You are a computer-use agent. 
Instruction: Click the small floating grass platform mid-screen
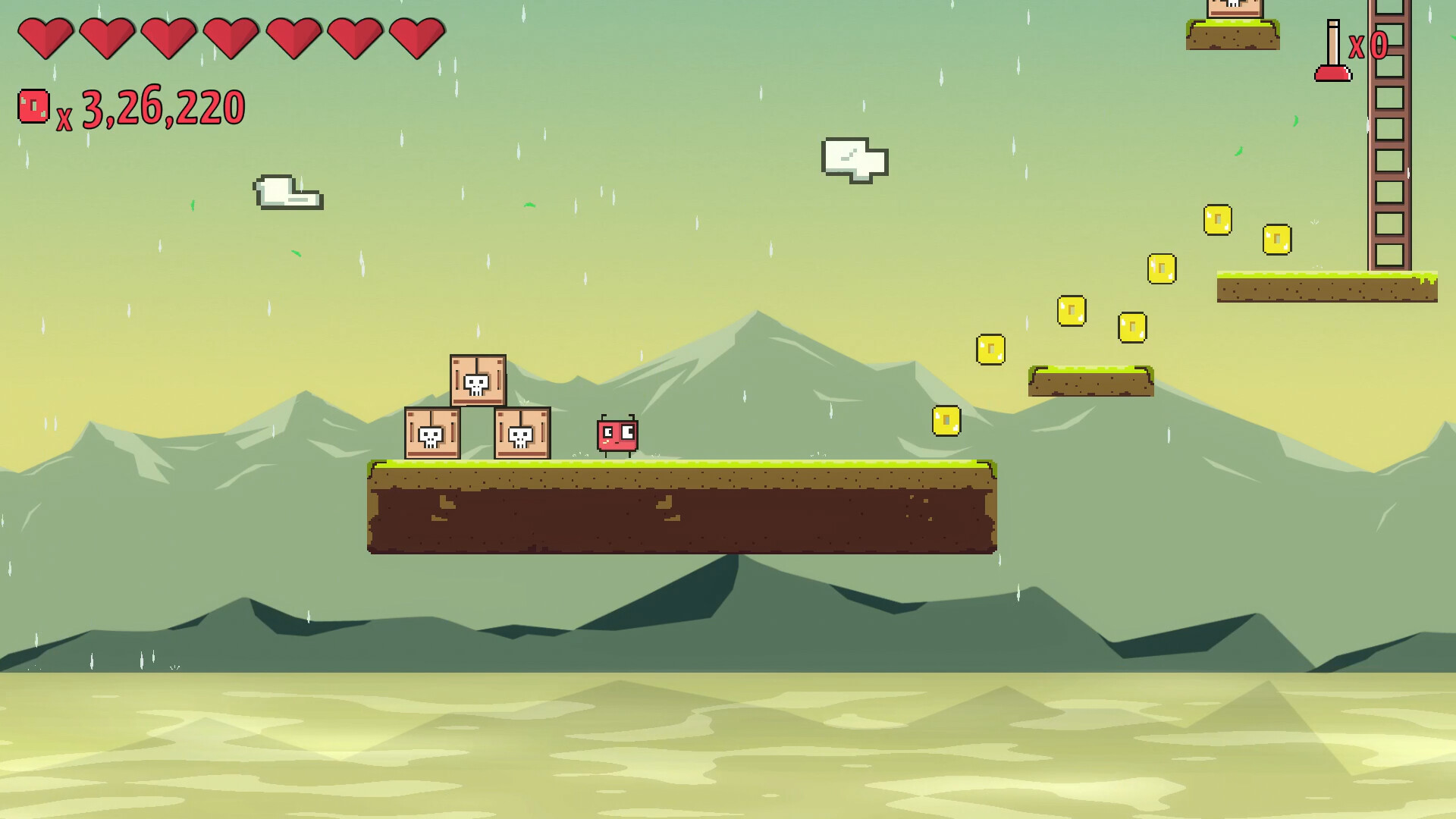tap(1090, 379)
